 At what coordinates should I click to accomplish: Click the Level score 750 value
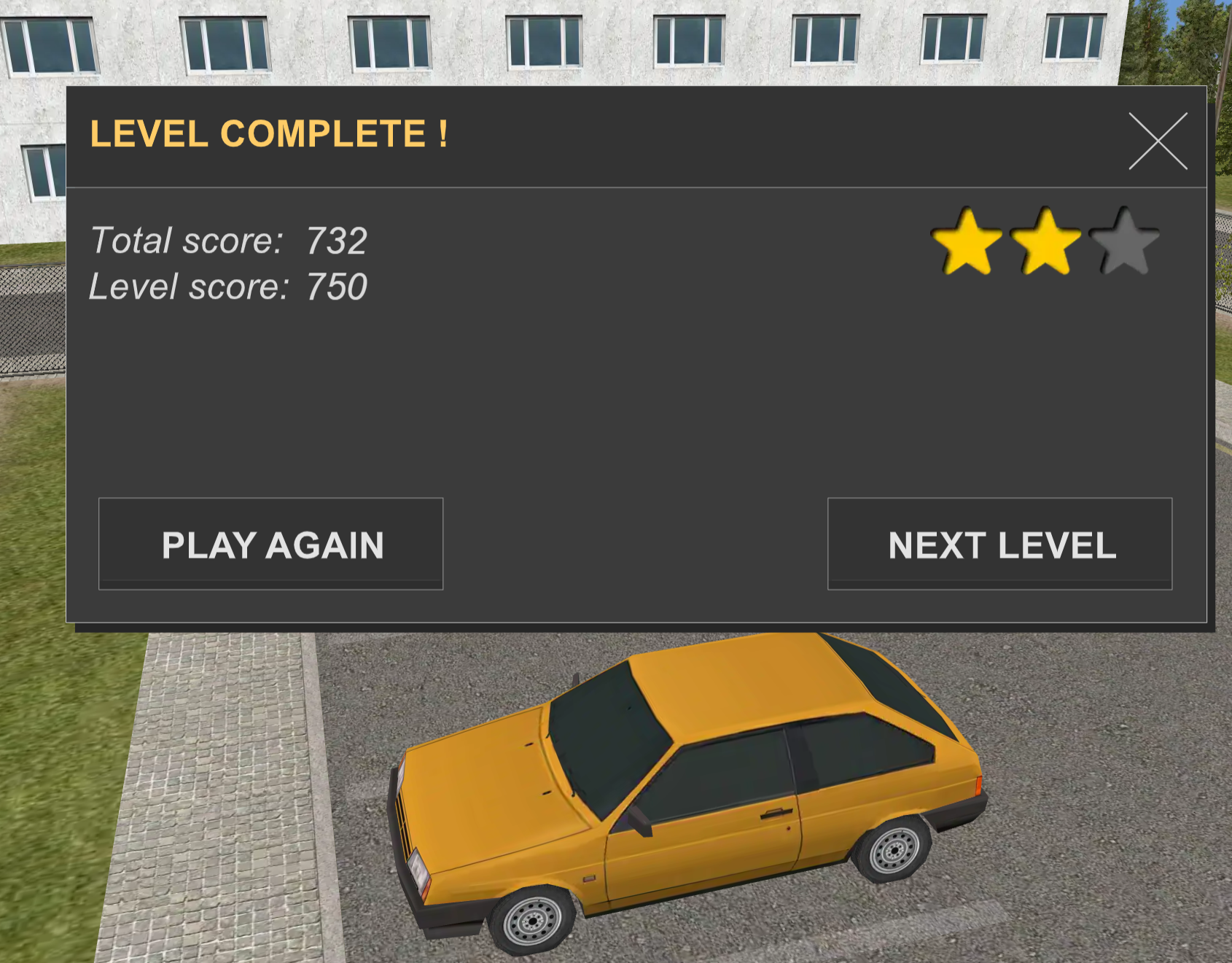tap(338, 286)
